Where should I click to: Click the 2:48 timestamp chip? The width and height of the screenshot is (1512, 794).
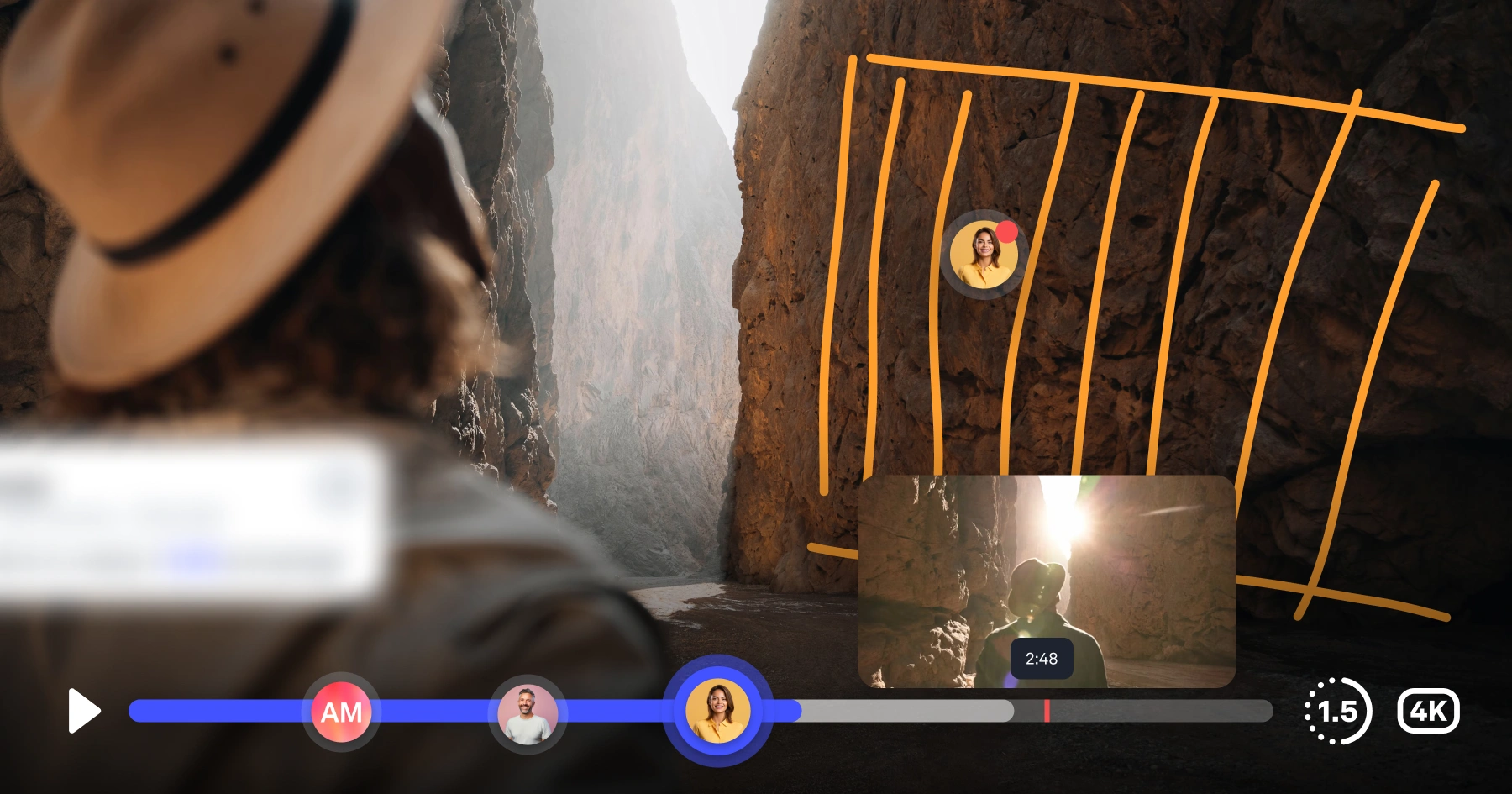(x=1042, y=659)
